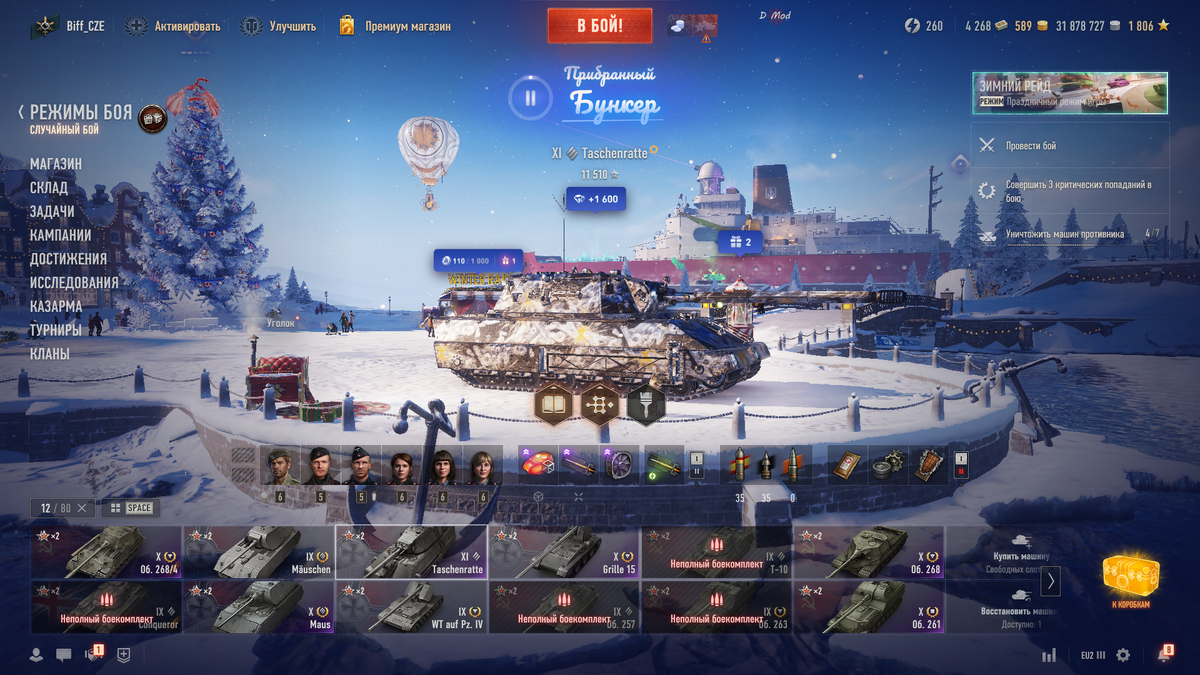Enter the КАЗАРМА barracks

tap(56, 307)
